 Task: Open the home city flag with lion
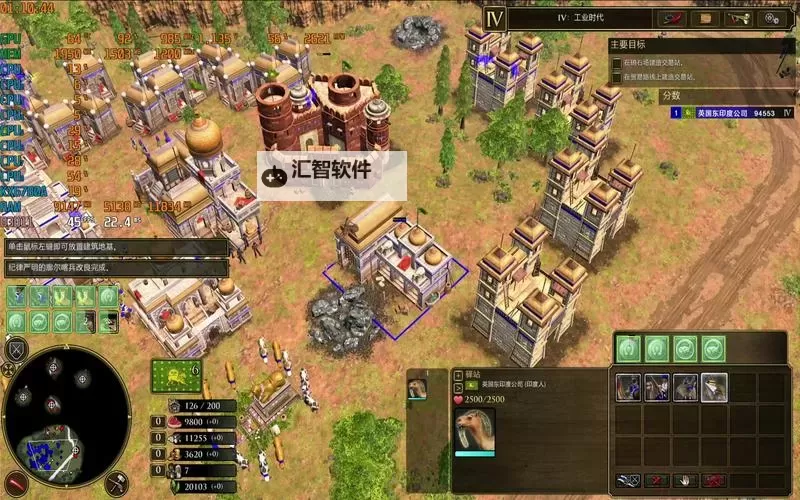click(x=175, y=376)
